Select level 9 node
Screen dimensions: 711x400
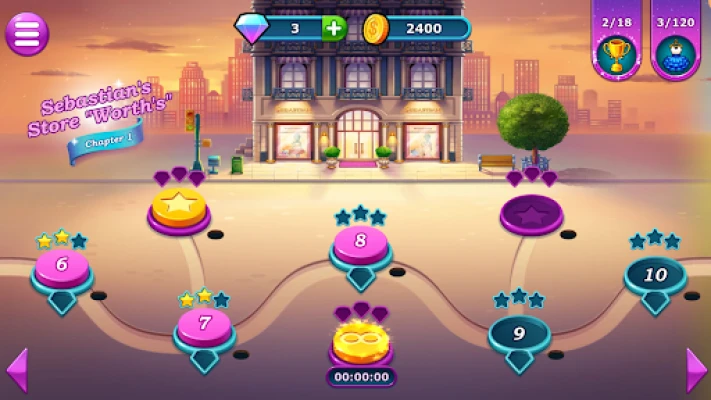coord(519,334)
